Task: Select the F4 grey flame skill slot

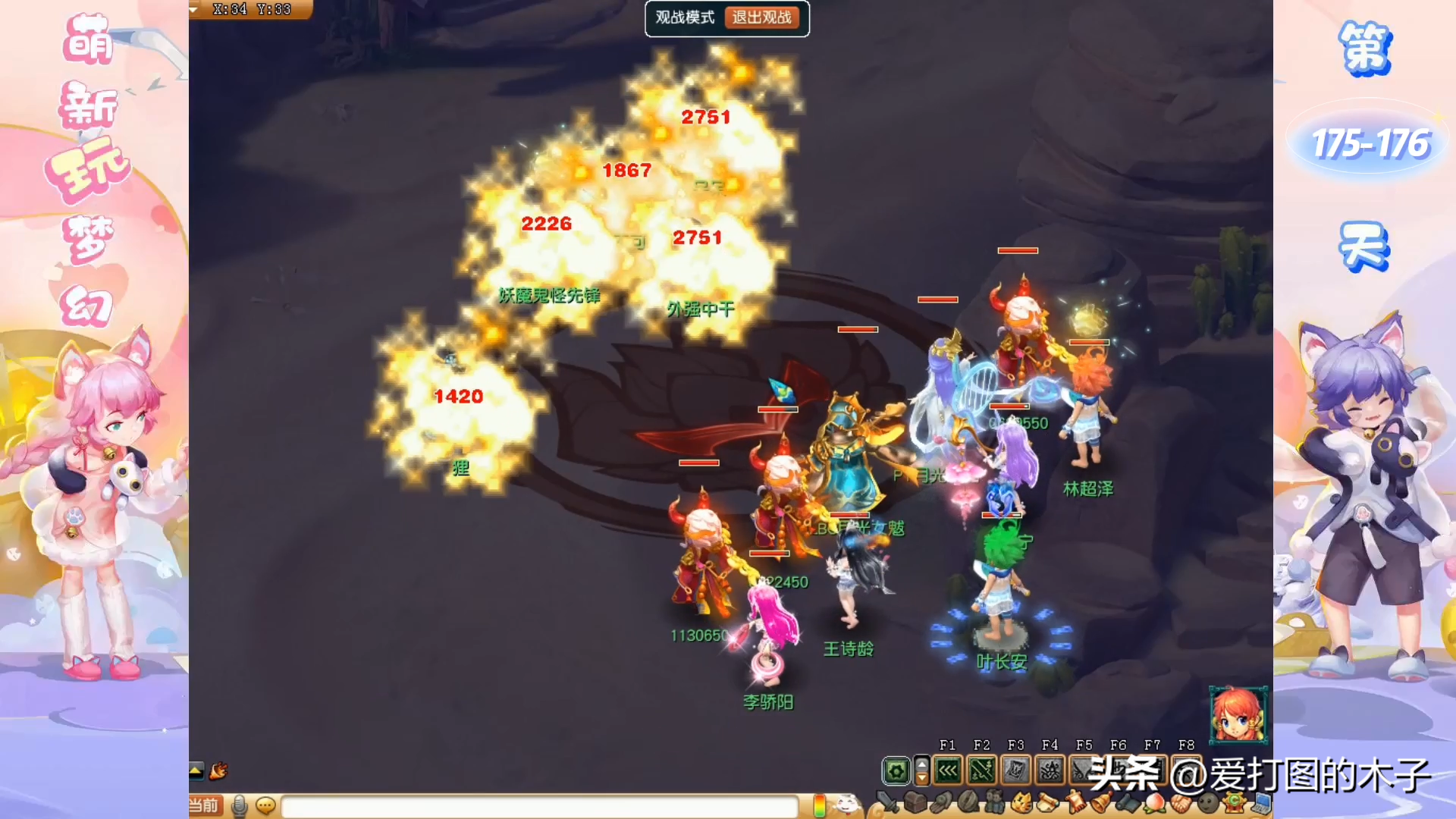Action: pyautogui.click(x=1050, y=772)
